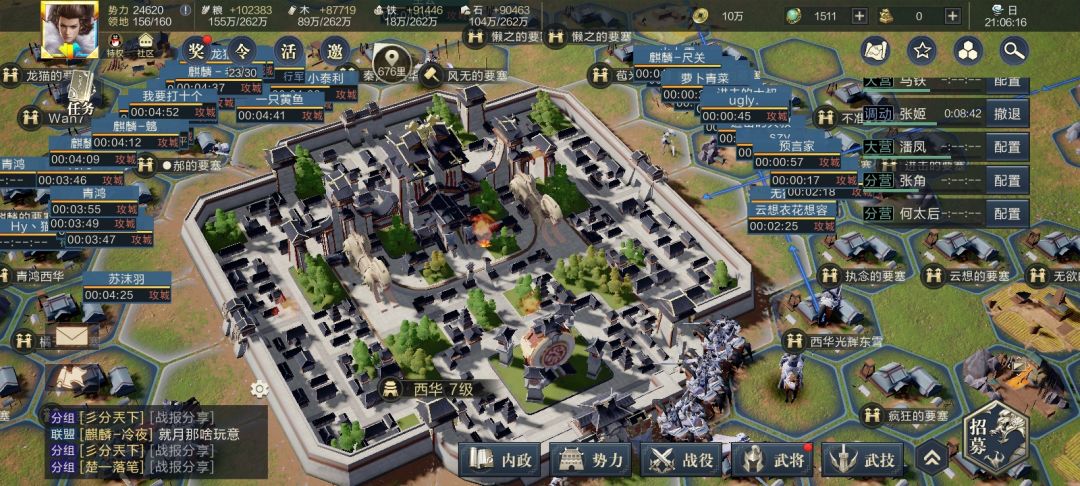Withdraw 张姬's army with 撤退
Viewport: 1080px width, 486px height.
pyautogui.click(x=1007, y=114)
